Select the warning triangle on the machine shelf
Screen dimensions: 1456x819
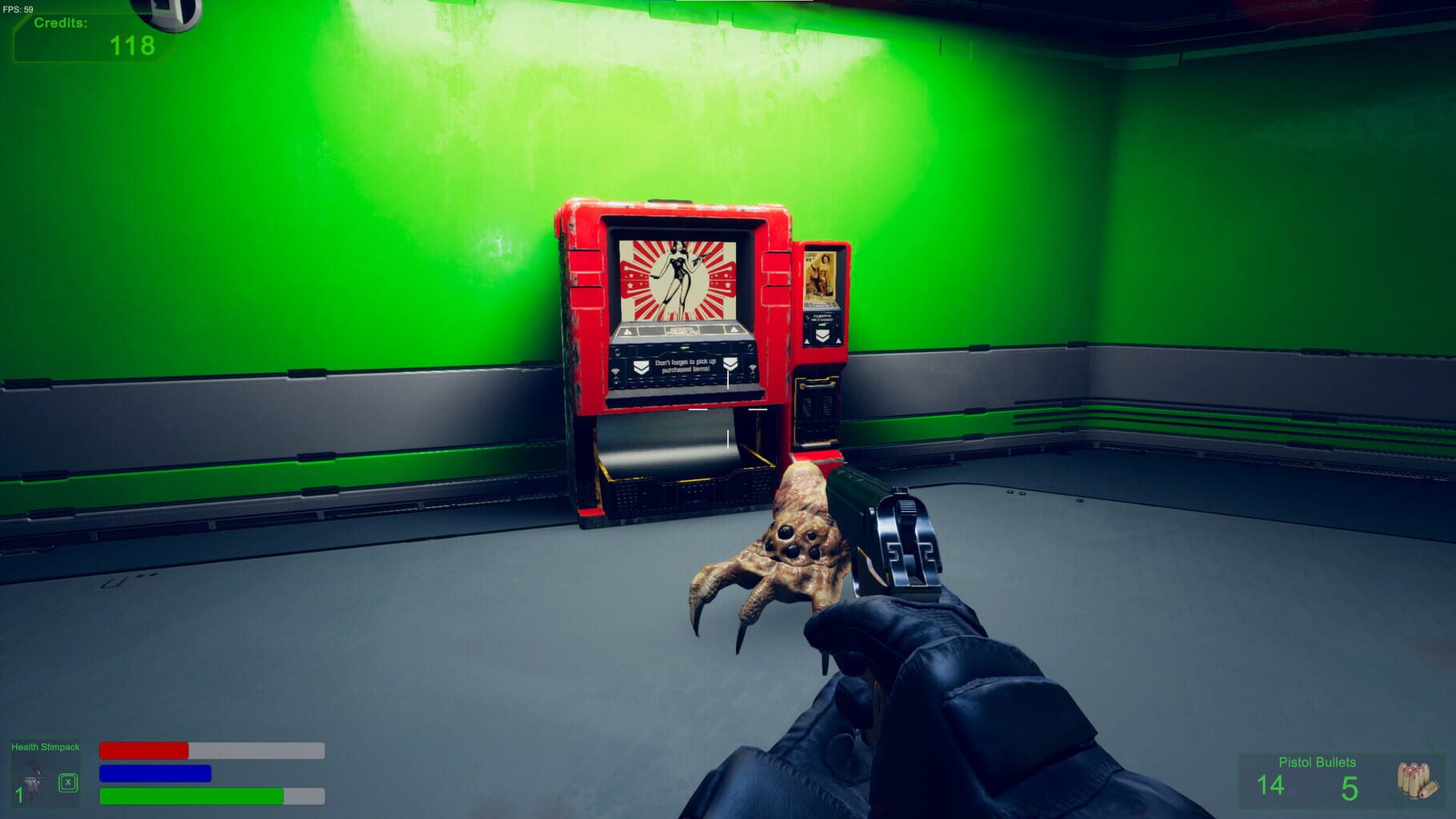[627, 330]
